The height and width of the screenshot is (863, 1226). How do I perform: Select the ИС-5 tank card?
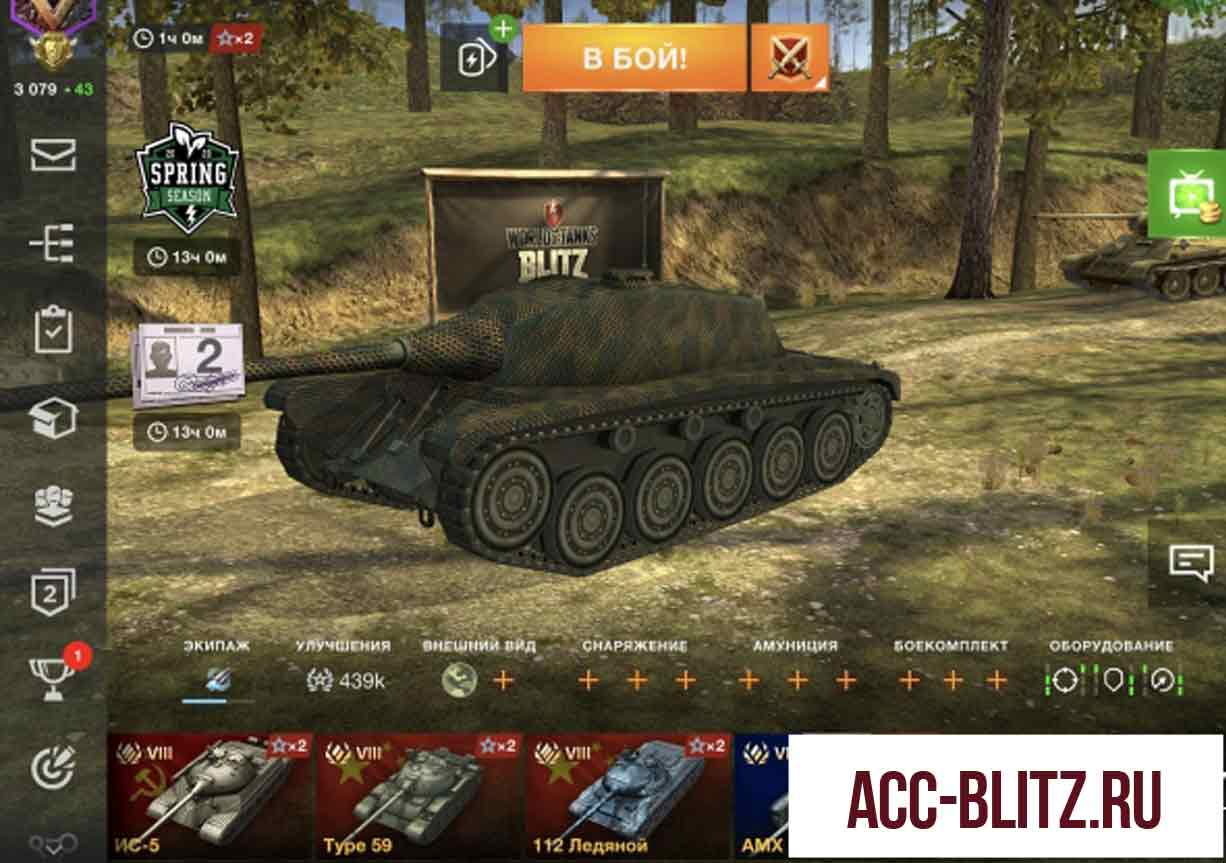tap(209, 796)
